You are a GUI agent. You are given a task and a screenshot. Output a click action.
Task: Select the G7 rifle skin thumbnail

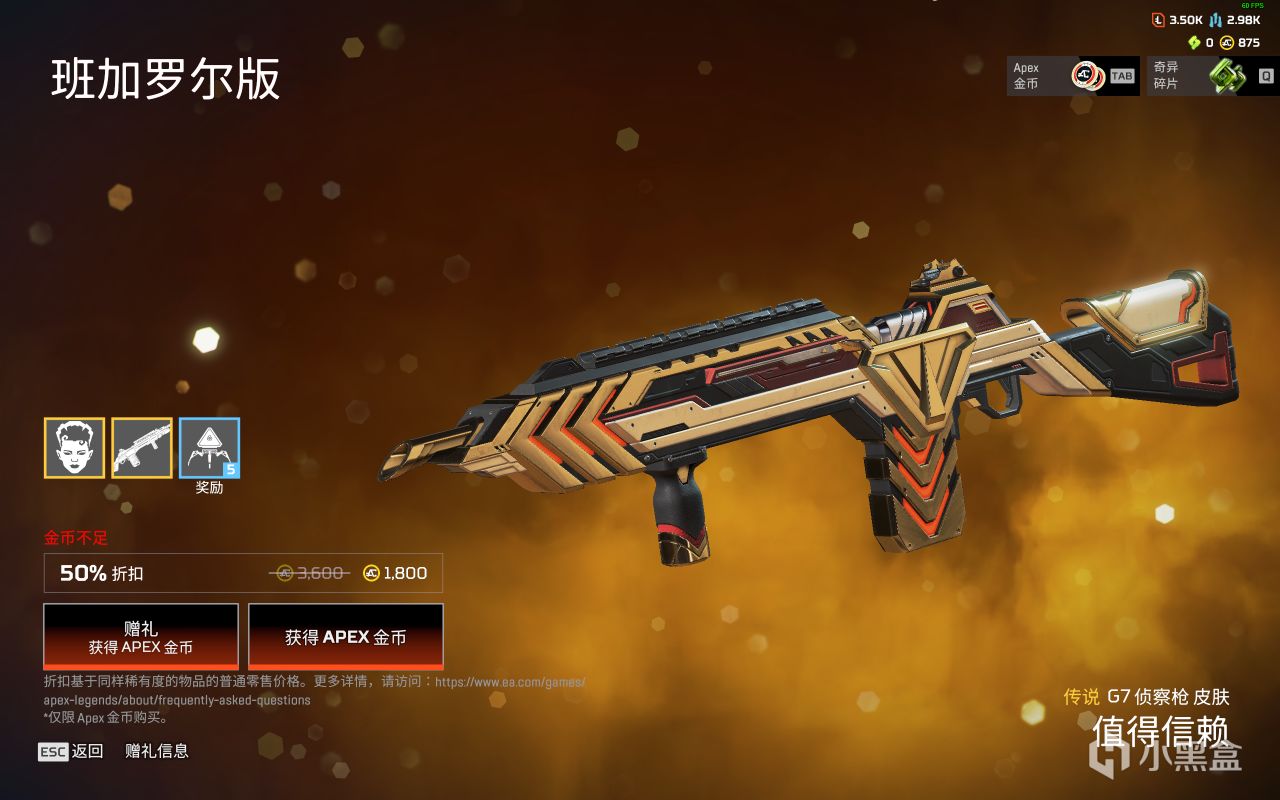142,448
